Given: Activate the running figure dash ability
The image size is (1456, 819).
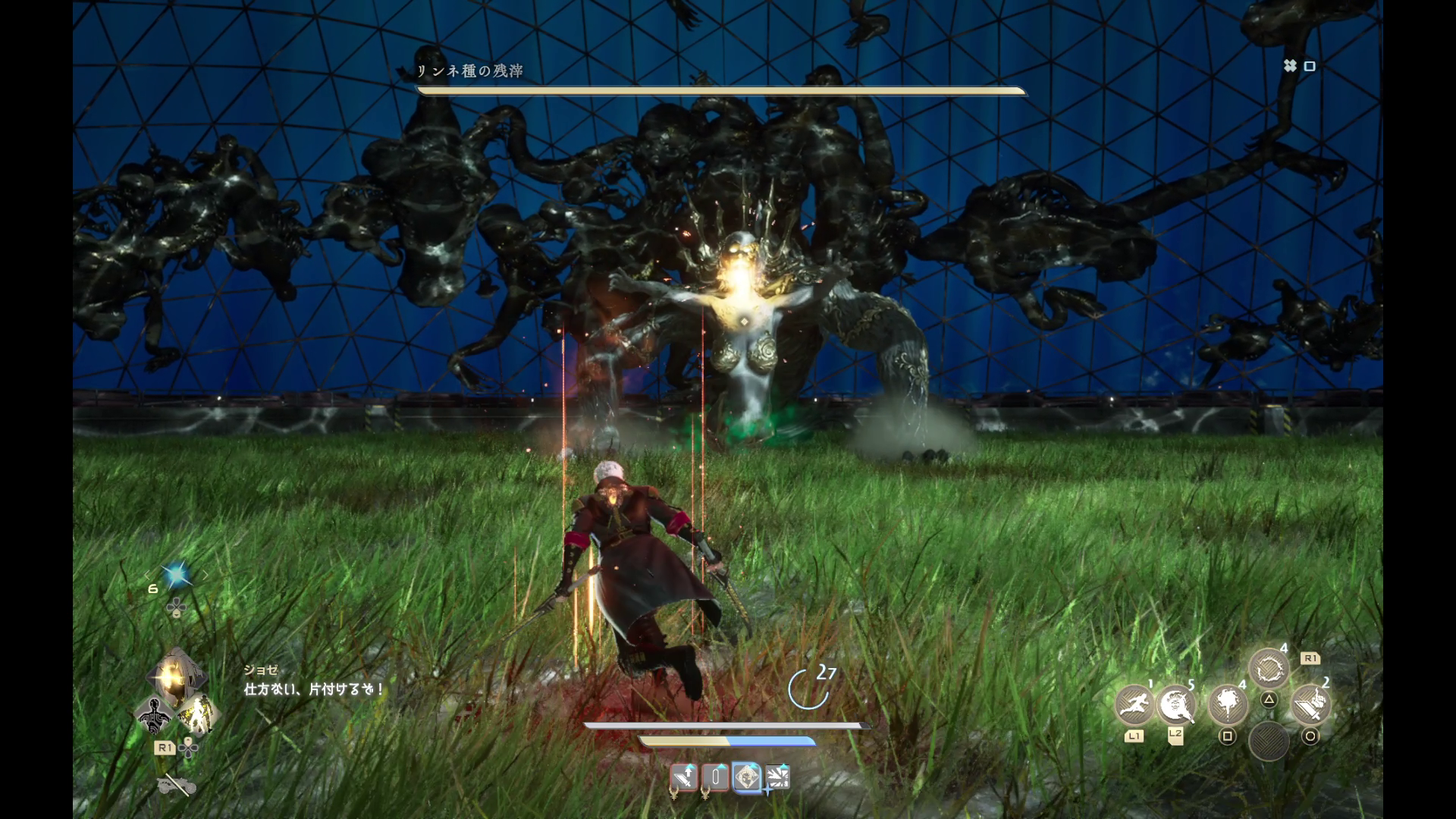Looking at the screenshot, I should point(1134,705).
